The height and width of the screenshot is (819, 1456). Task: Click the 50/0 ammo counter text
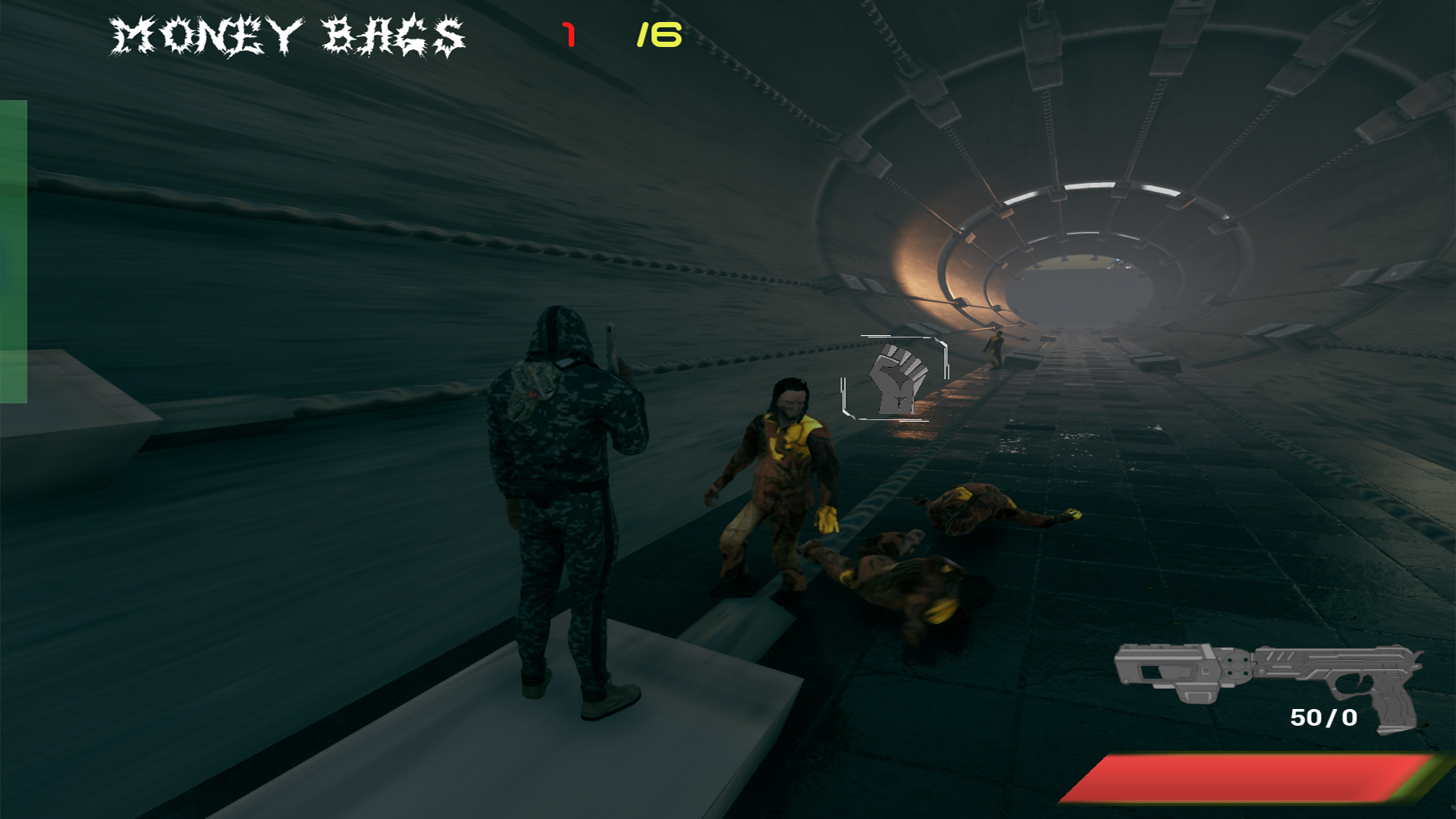pyautogui.click(x=1323, y=717)
